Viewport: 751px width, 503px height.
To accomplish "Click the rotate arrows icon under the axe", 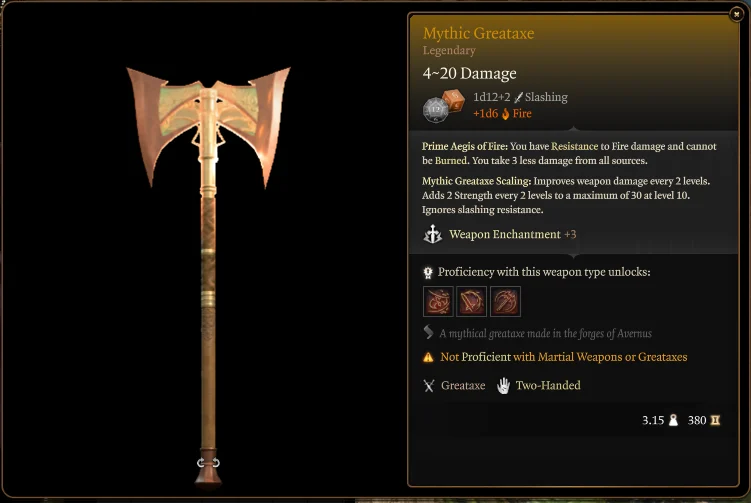I will (x=209, y=462).
